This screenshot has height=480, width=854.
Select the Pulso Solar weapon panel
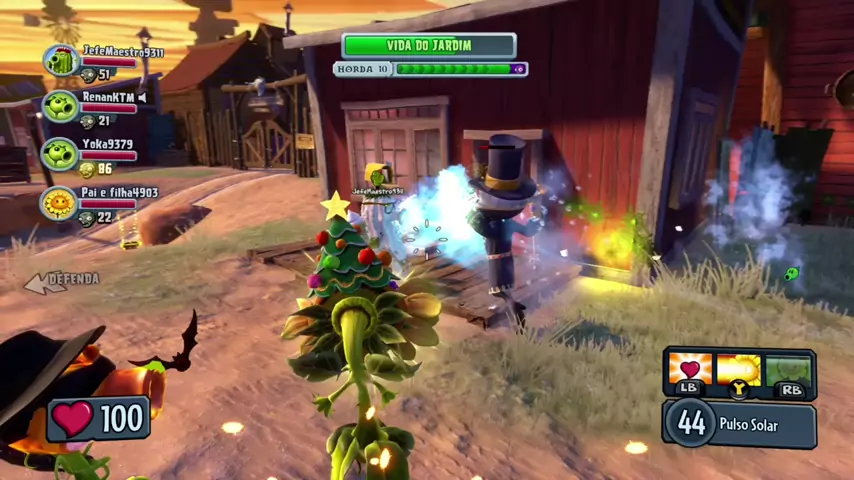tap(740, 424)
